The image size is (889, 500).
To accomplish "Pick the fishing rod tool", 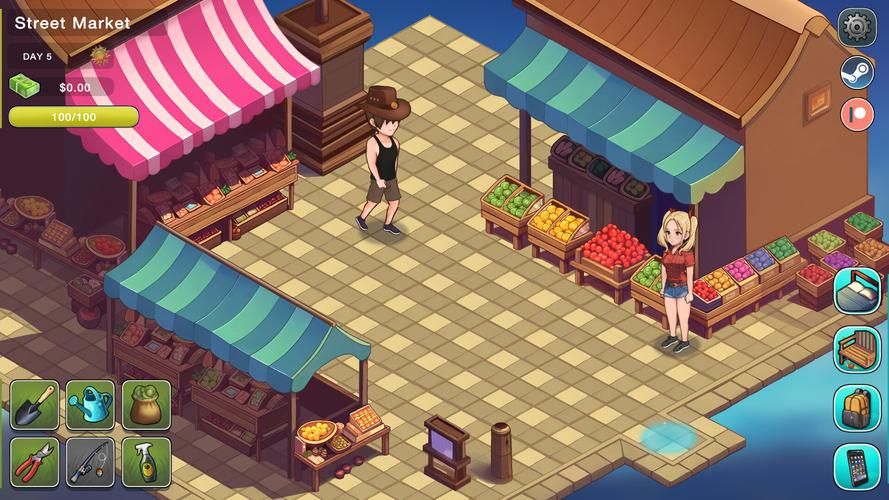I will 91,462.
